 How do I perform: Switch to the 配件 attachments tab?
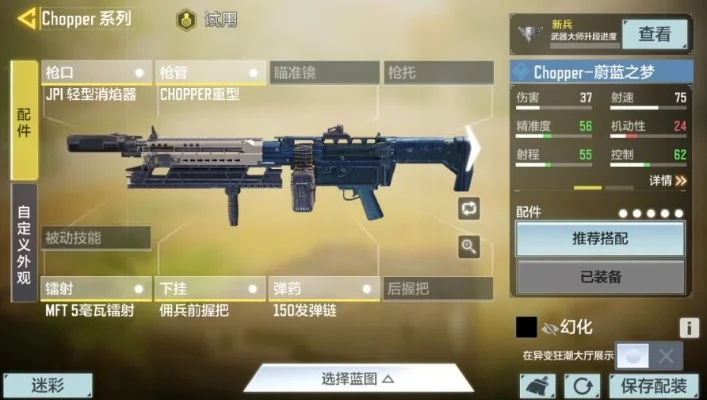24,118
